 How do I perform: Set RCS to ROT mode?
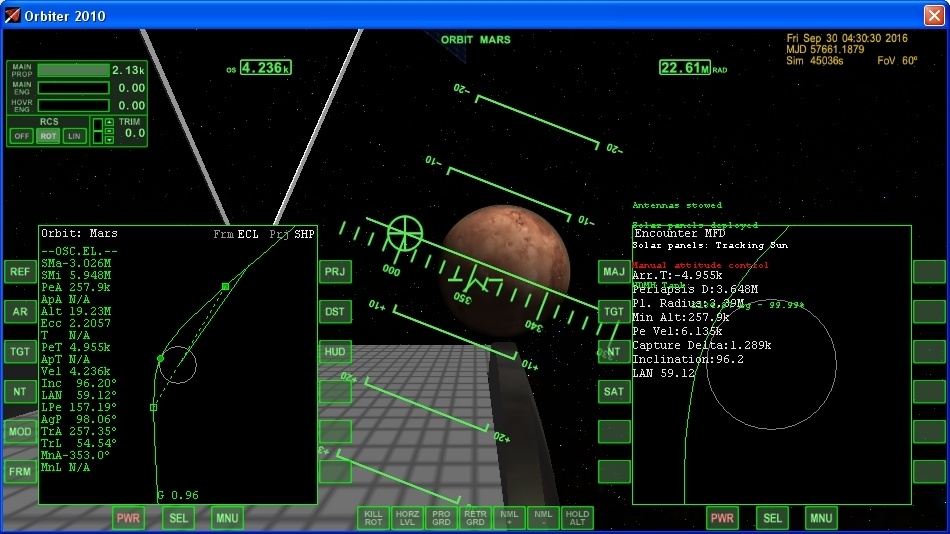(48, 136)
